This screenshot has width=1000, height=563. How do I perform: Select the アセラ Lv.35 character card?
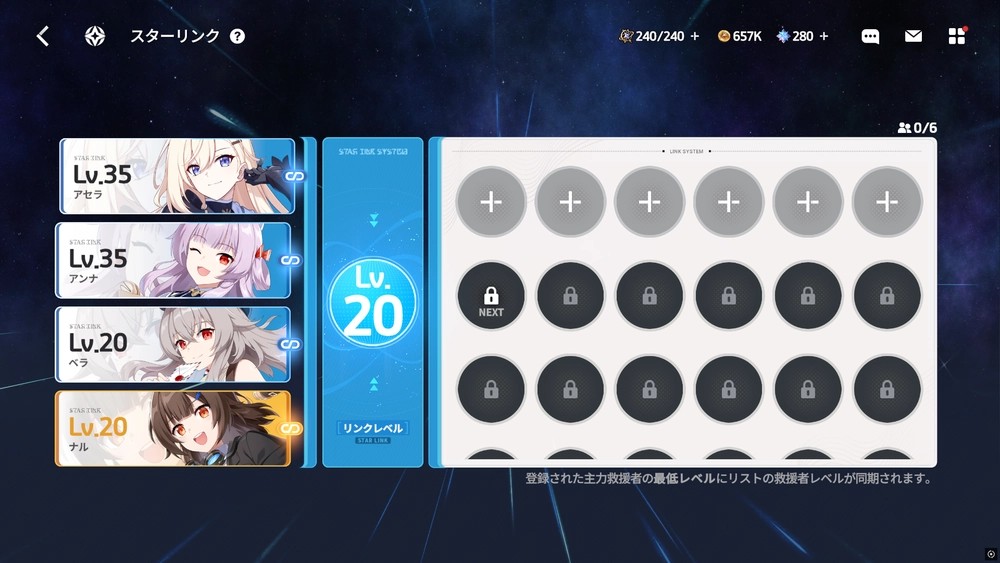pyautogui.click(x=177, y=176)
